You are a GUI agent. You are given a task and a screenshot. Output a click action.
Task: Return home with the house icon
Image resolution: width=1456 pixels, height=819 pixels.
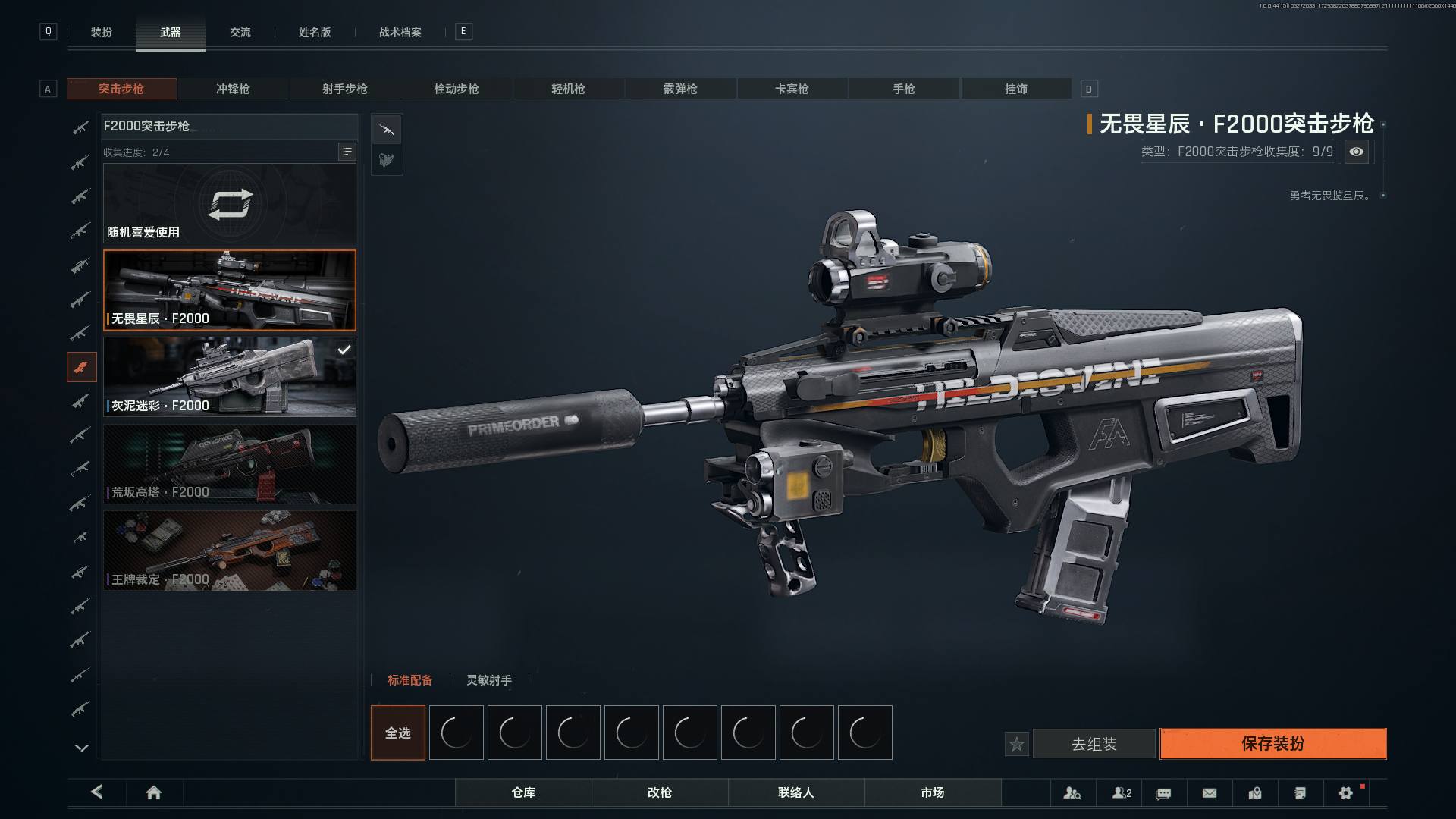point(153,792)
